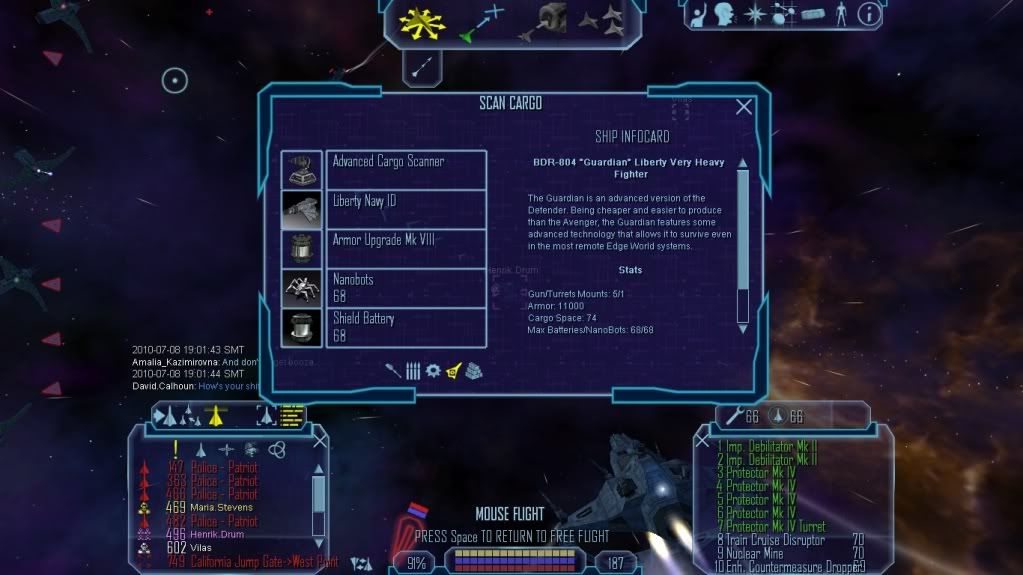Open the information 'i' icon
The image size is (1023, 575).
868,14
